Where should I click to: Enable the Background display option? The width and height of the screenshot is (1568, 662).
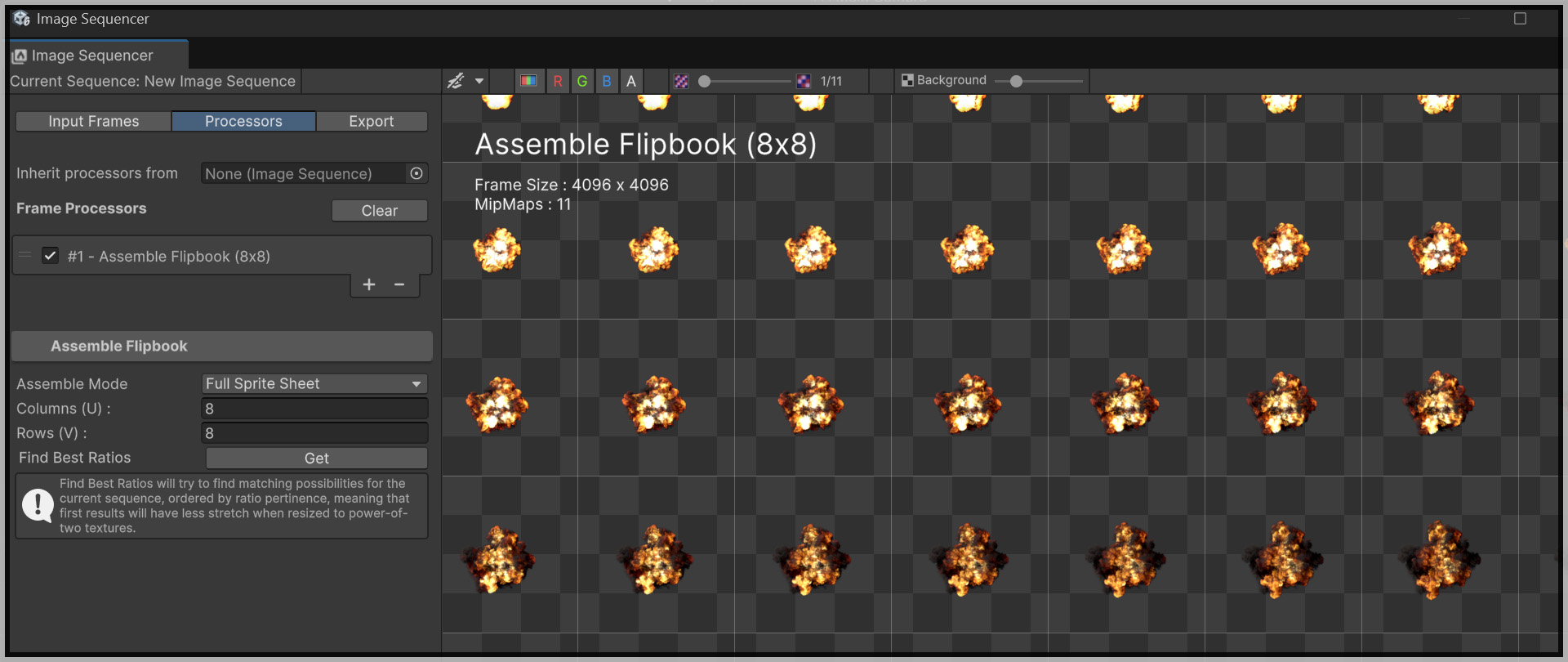[906, 80]
